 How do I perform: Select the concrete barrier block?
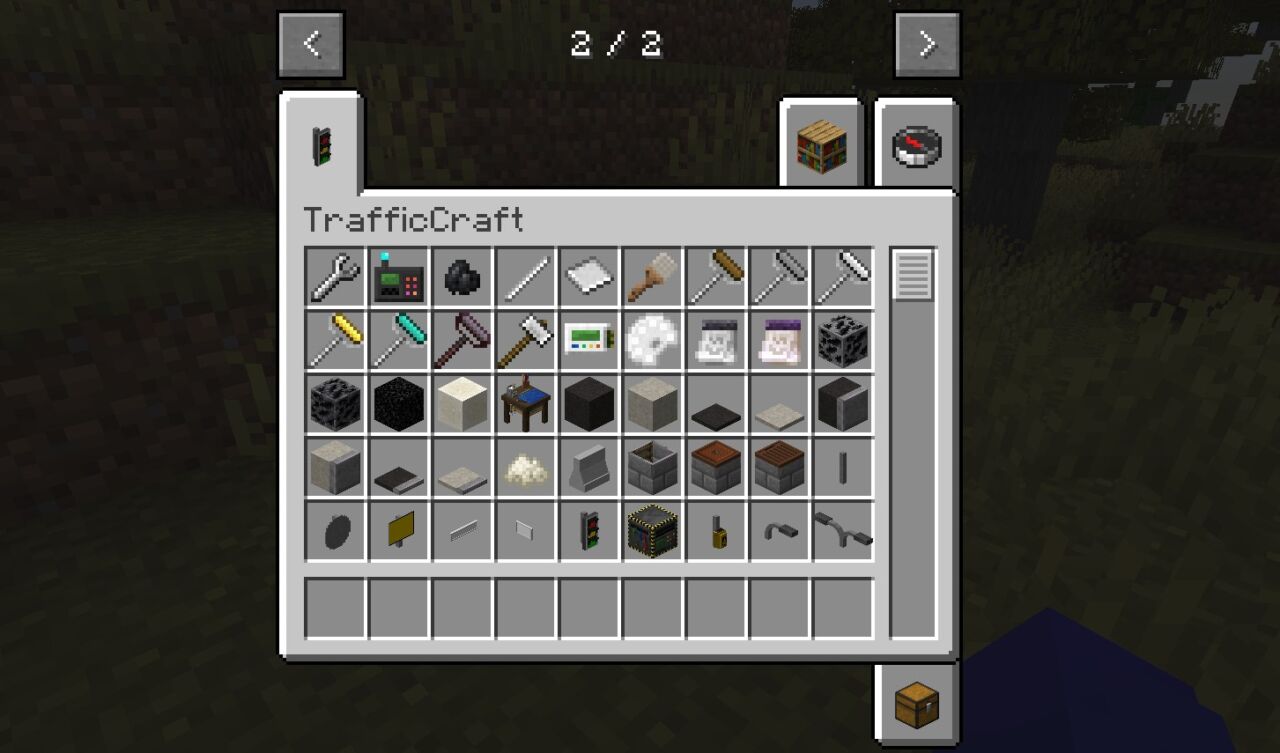590,469
